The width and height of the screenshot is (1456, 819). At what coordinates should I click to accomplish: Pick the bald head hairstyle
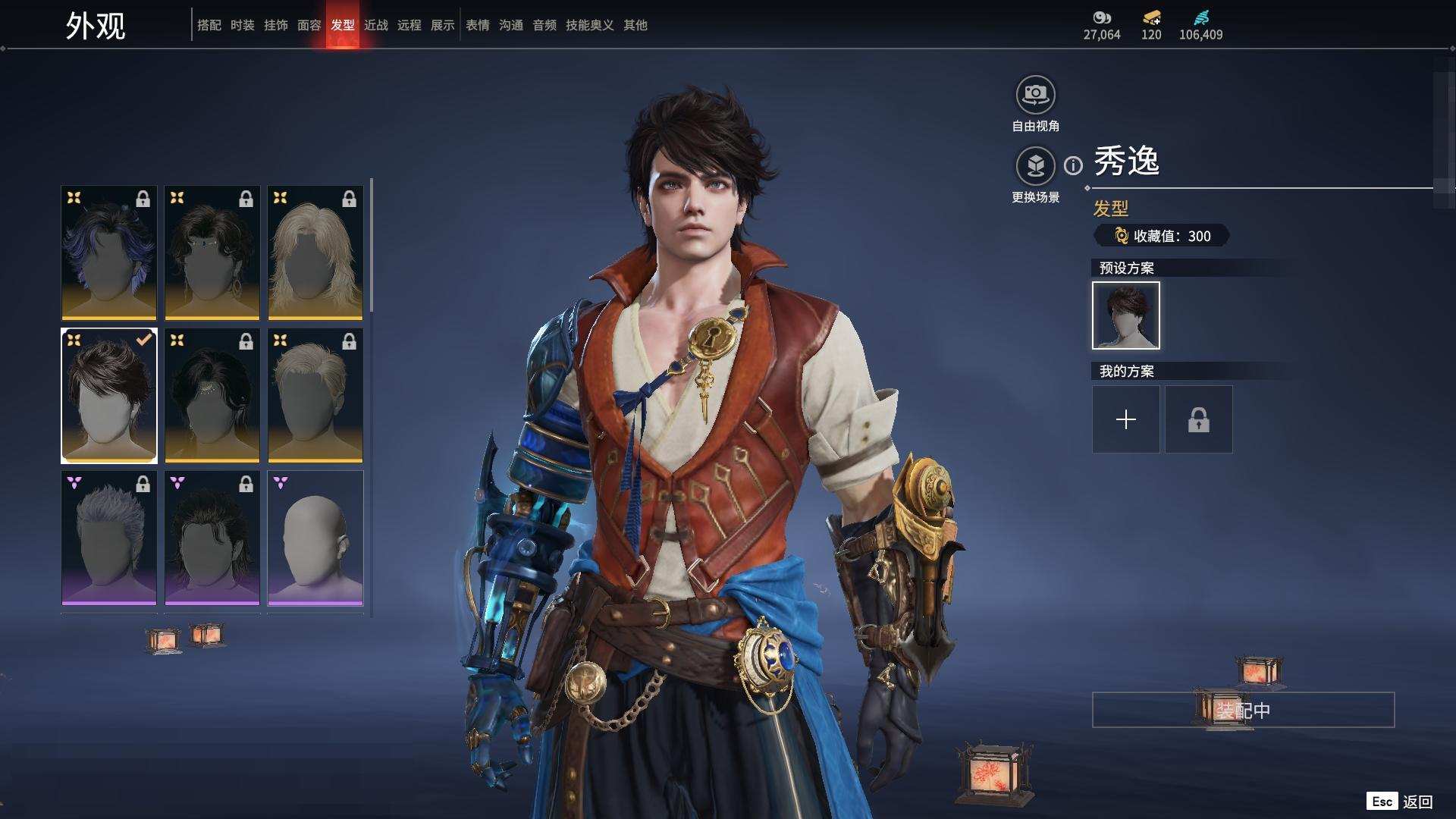[x=315, y=538]
